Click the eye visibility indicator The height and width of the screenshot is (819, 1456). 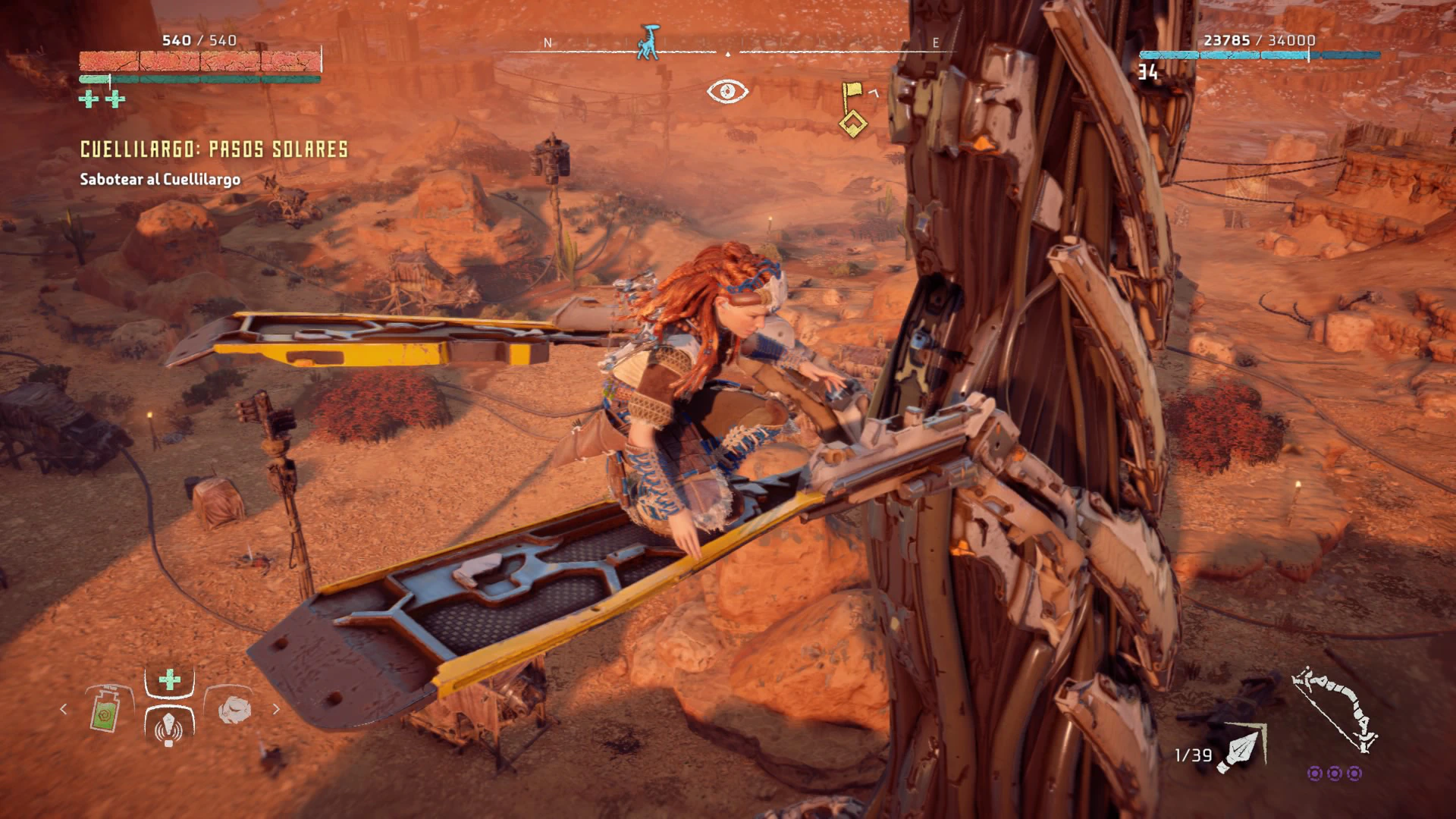coord(727,92)
